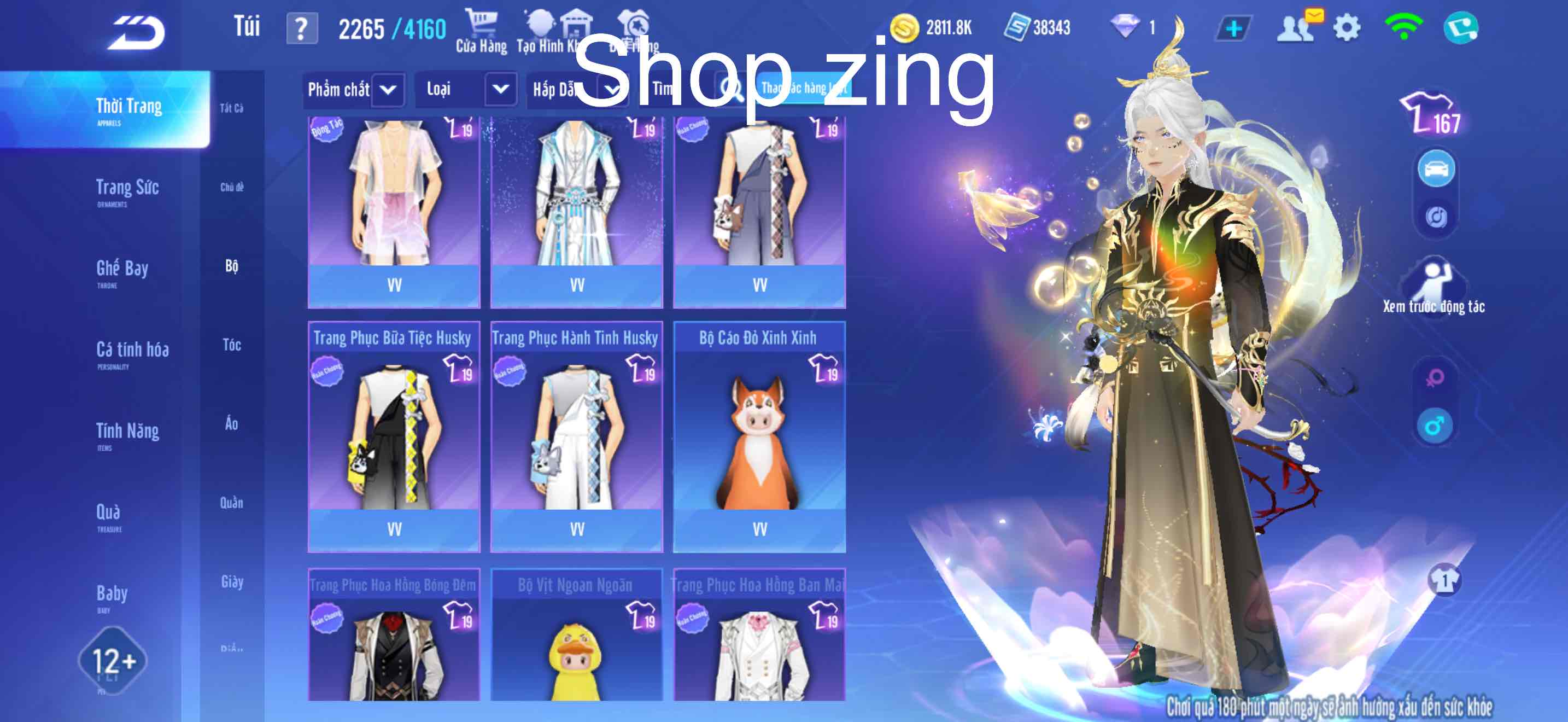Screen dimensions: 1568x722
Task: Expand the Hấp Dẫn dropdown
Action: (615, 89)
